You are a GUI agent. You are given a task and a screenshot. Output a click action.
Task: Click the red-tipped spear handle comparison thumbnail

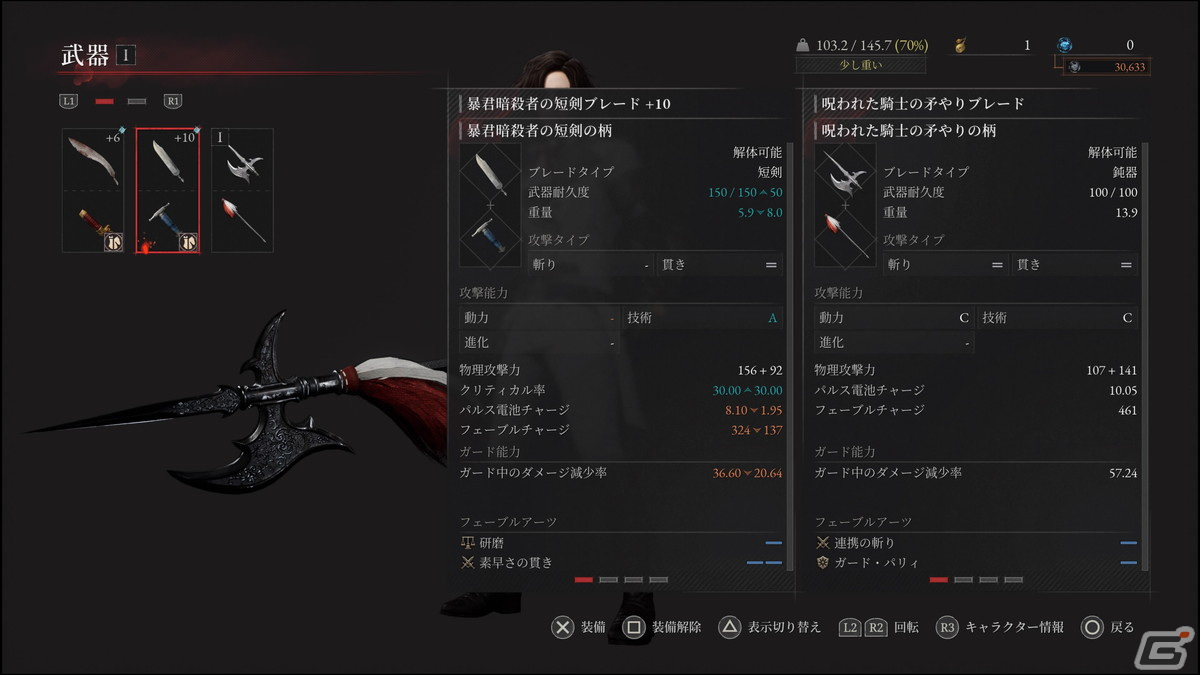[845, 235]
